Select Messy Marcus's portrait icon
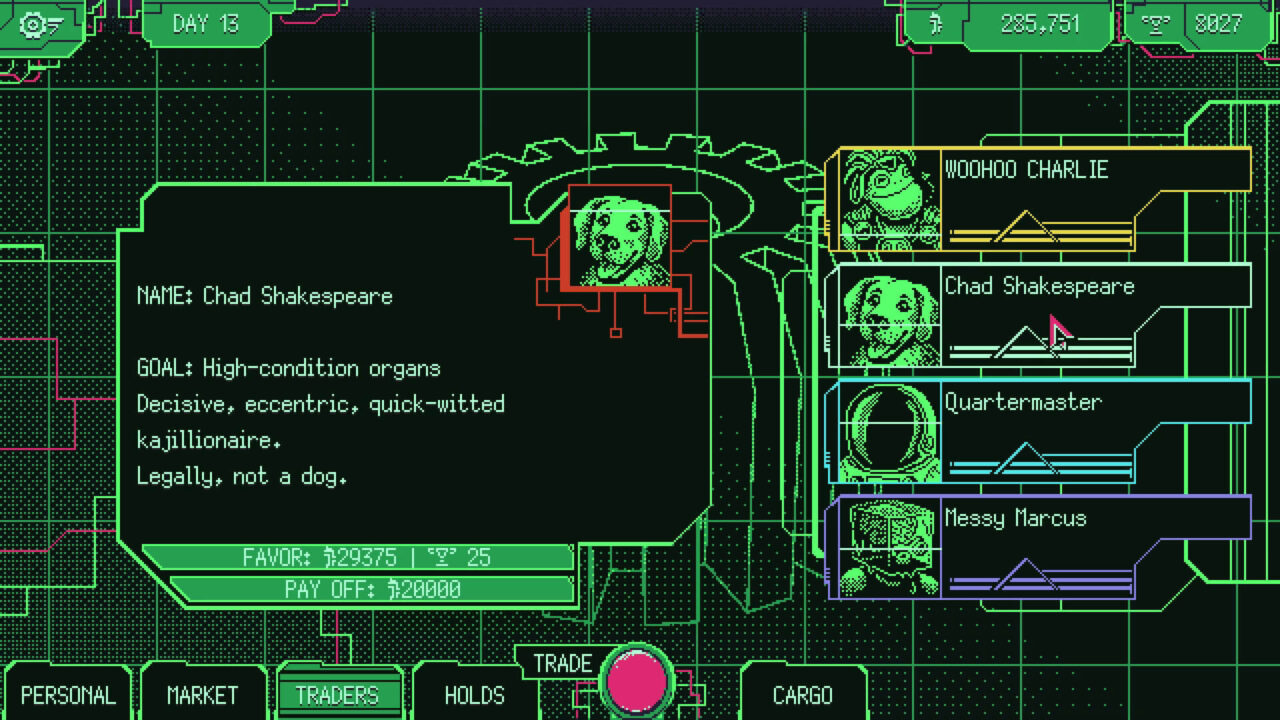Screen dimensions: 1280x720 (x=884, y=549)
